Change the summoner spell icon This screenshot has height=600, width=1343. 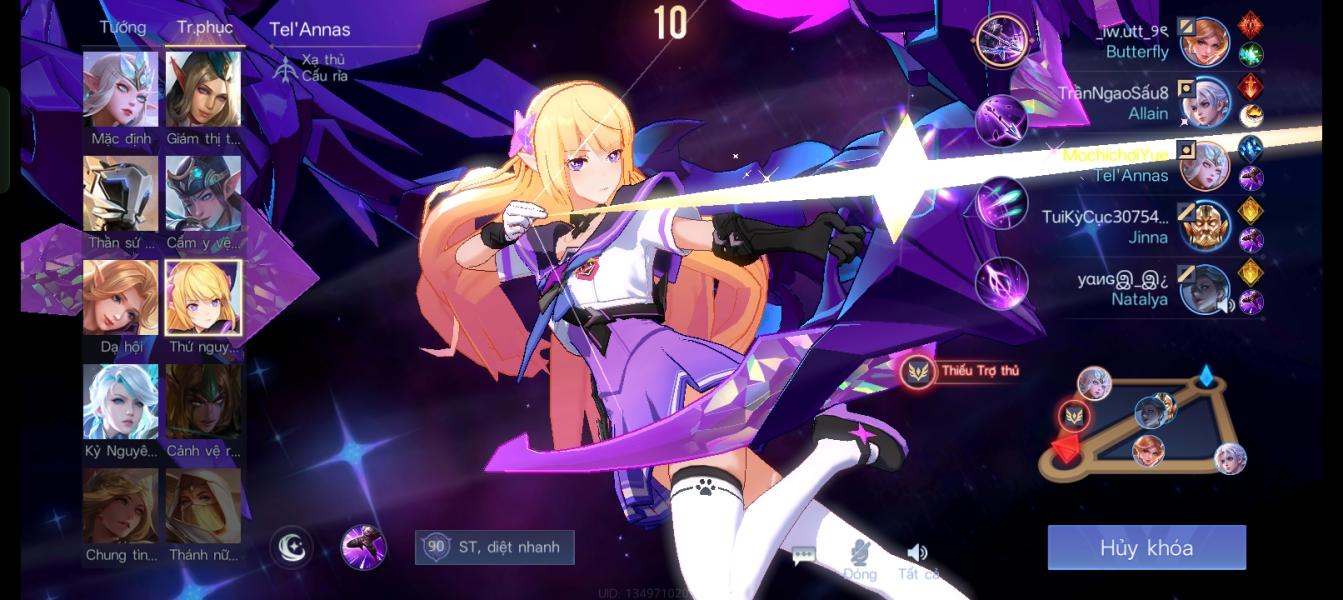pyautogui.click(x=363, y=547)
